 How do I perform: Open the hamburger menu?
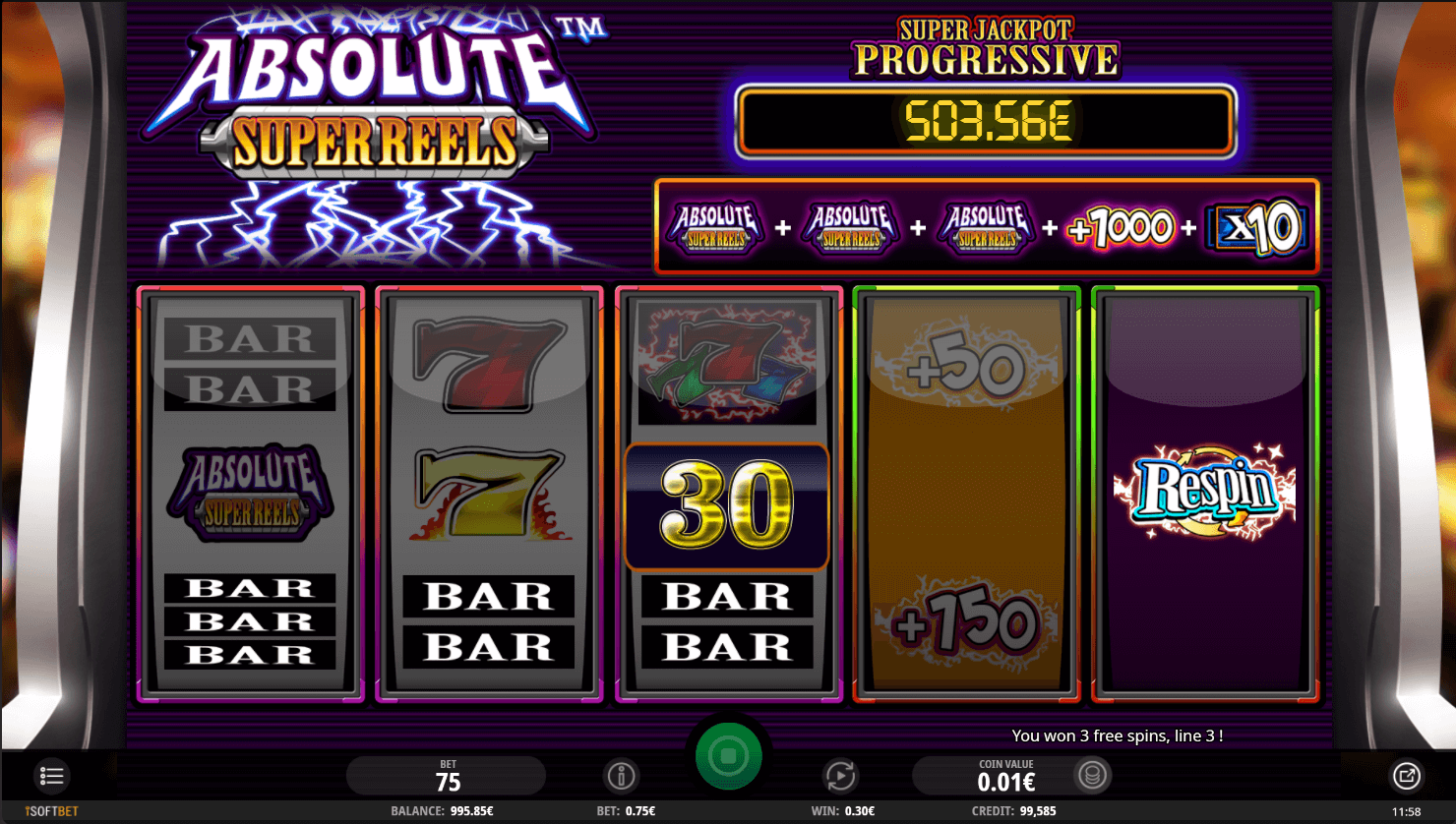pyautogui.click(x=52, y=776)
